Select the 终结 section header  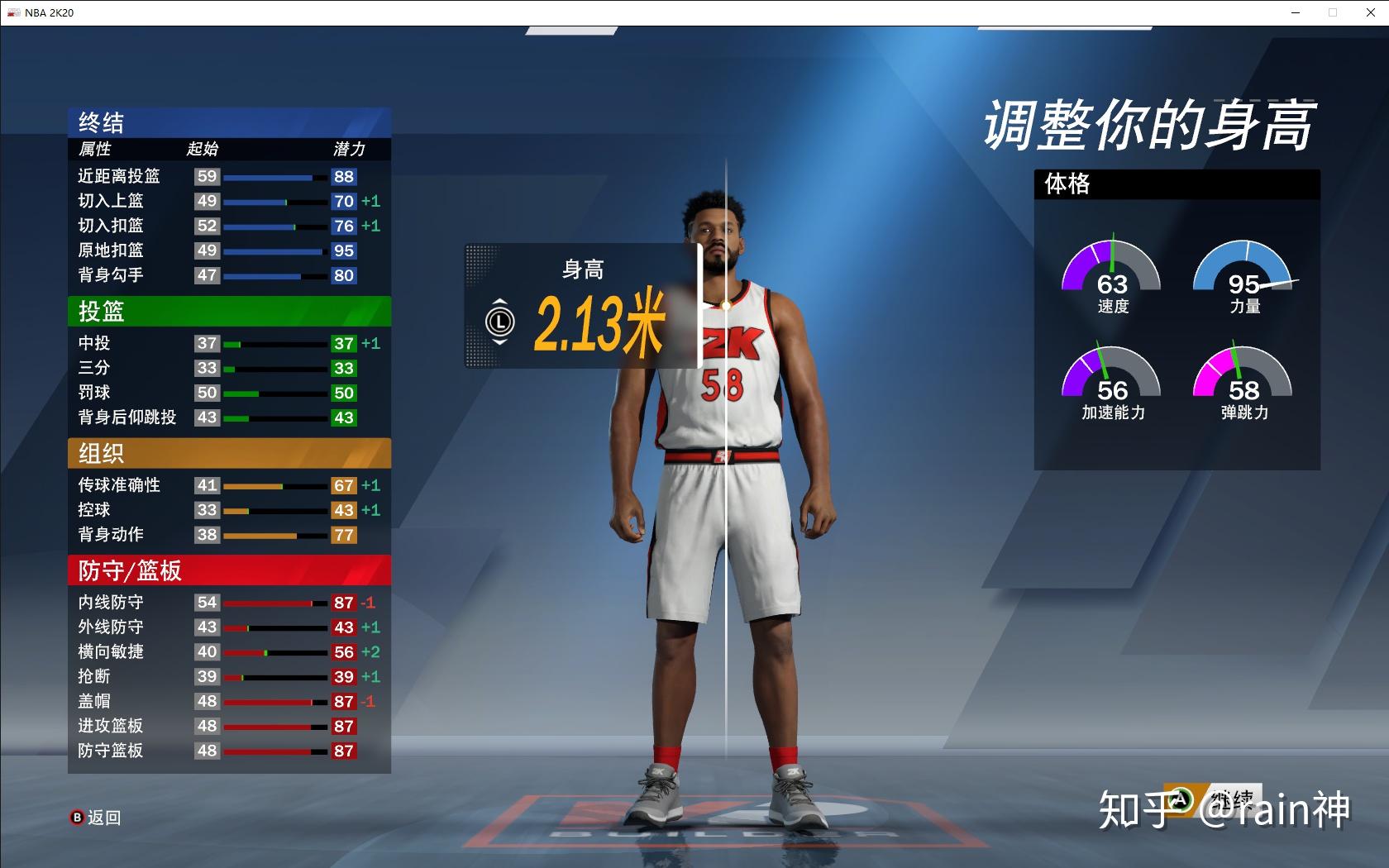click(229, 122)
